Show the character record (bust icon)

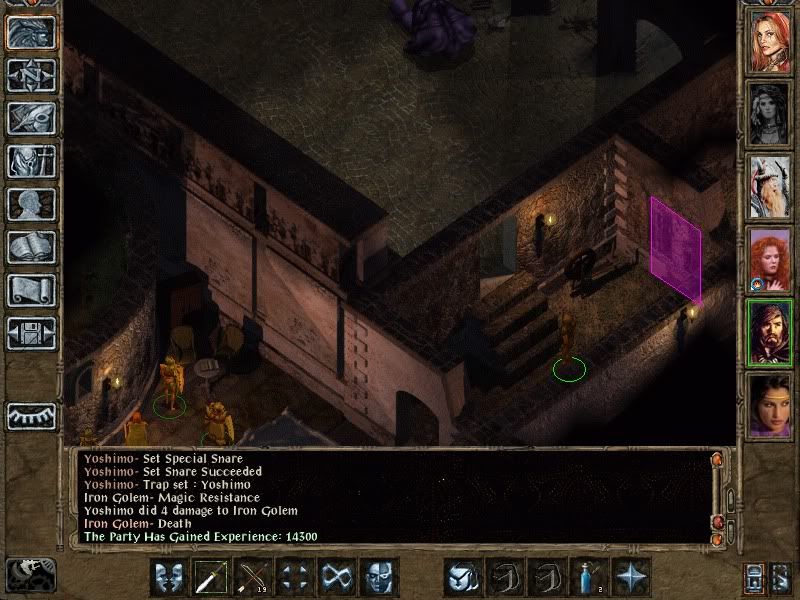click(31, 204)
